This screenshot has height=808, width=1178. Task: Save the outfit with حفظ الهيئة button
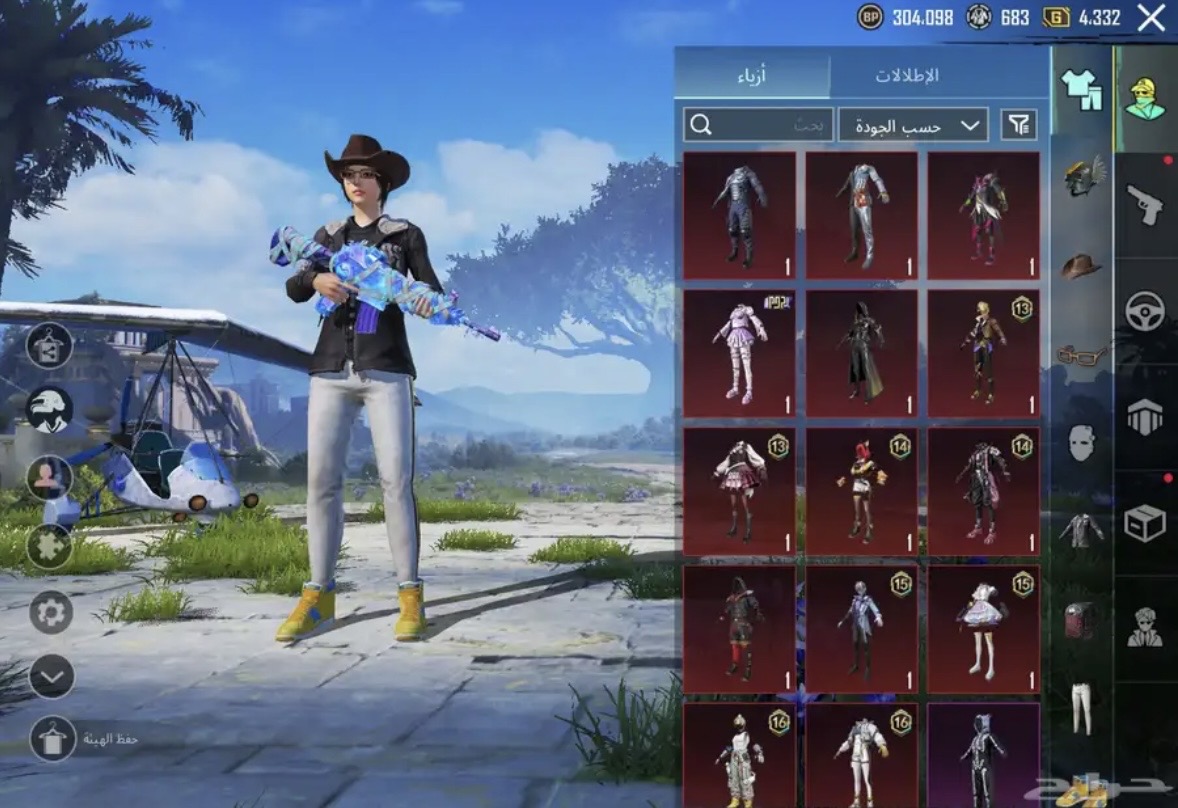point(53,739)
